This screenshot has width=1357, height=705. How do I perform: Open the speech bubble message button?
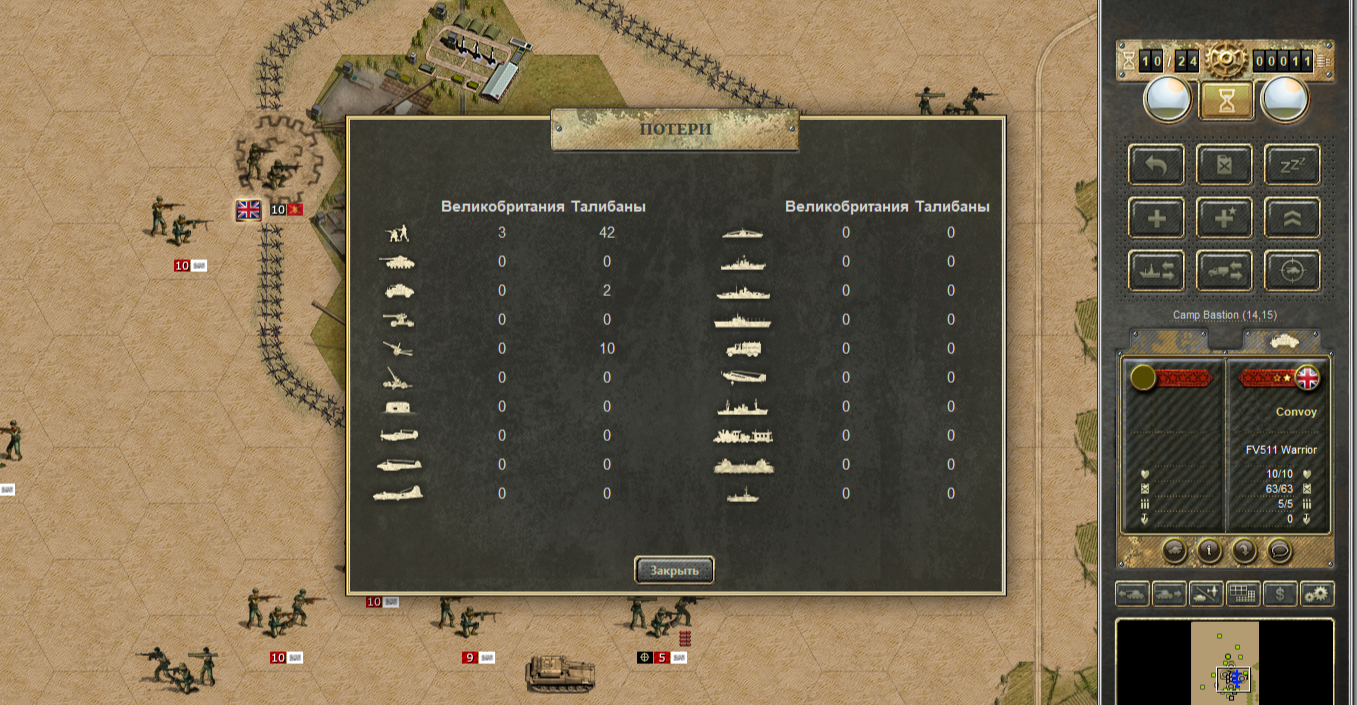pyautogui.click(x=1279, y=549)
